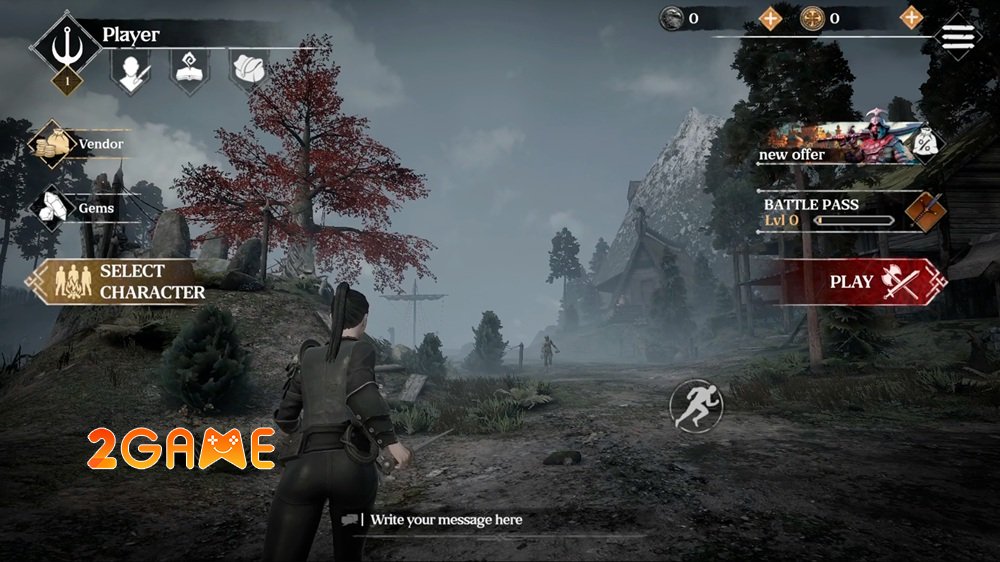Open the spell book skills icon
Image resolution: width=1000 pixels, height=562 pixels.
pyautogui.click(x=190, y=71)
